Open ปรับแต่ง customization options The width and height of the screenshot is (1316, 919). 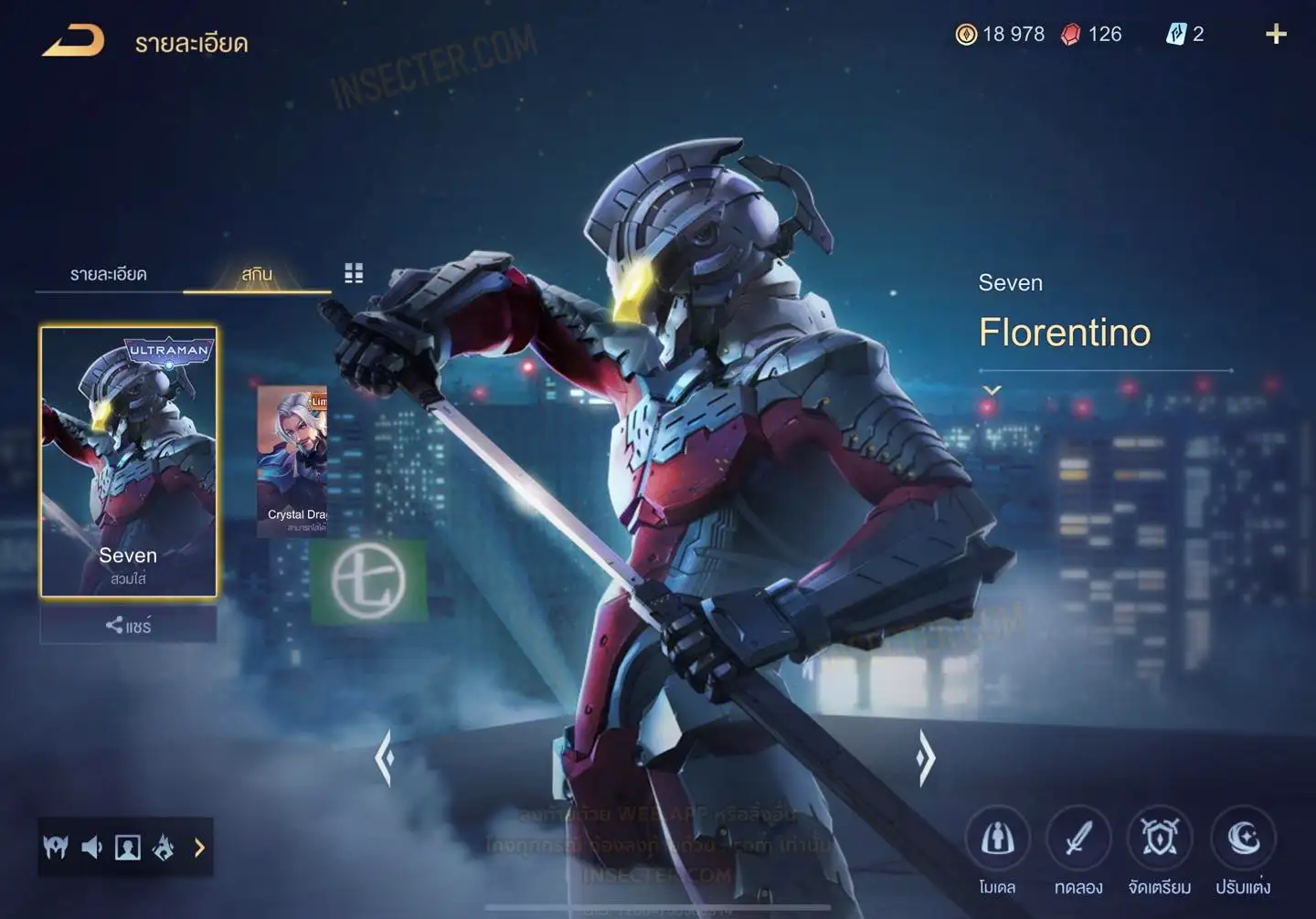1243,840
